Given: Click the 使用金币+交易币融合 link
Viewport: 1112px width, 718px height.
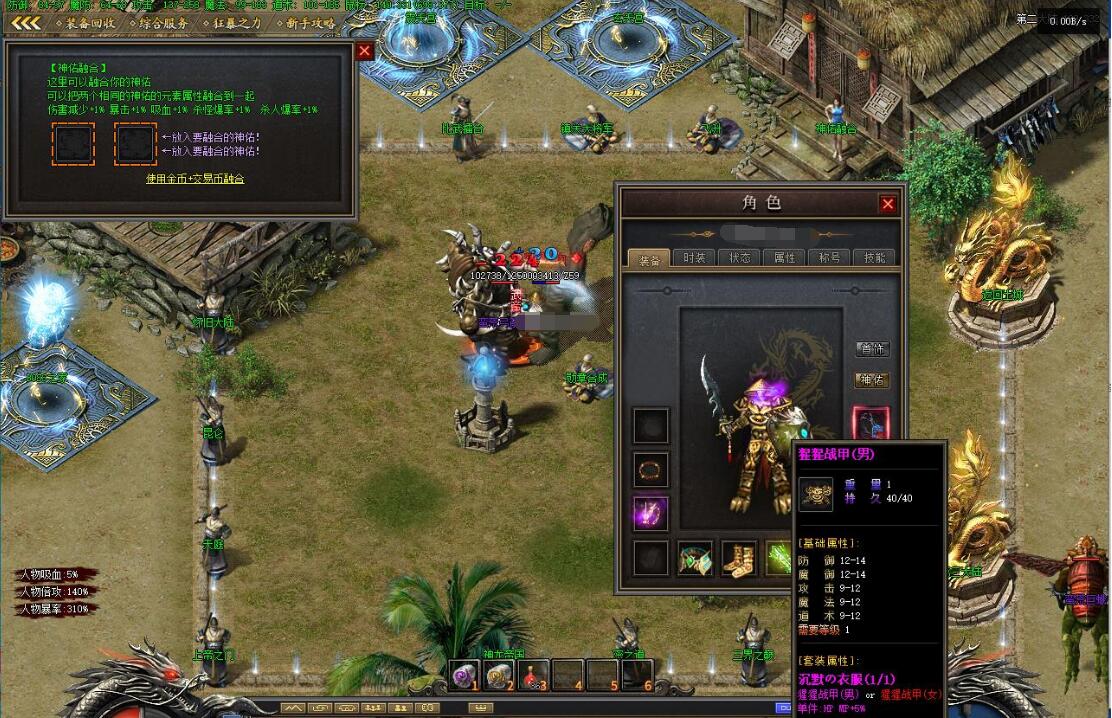Looking at the screenshot, I should click(195, 179).
